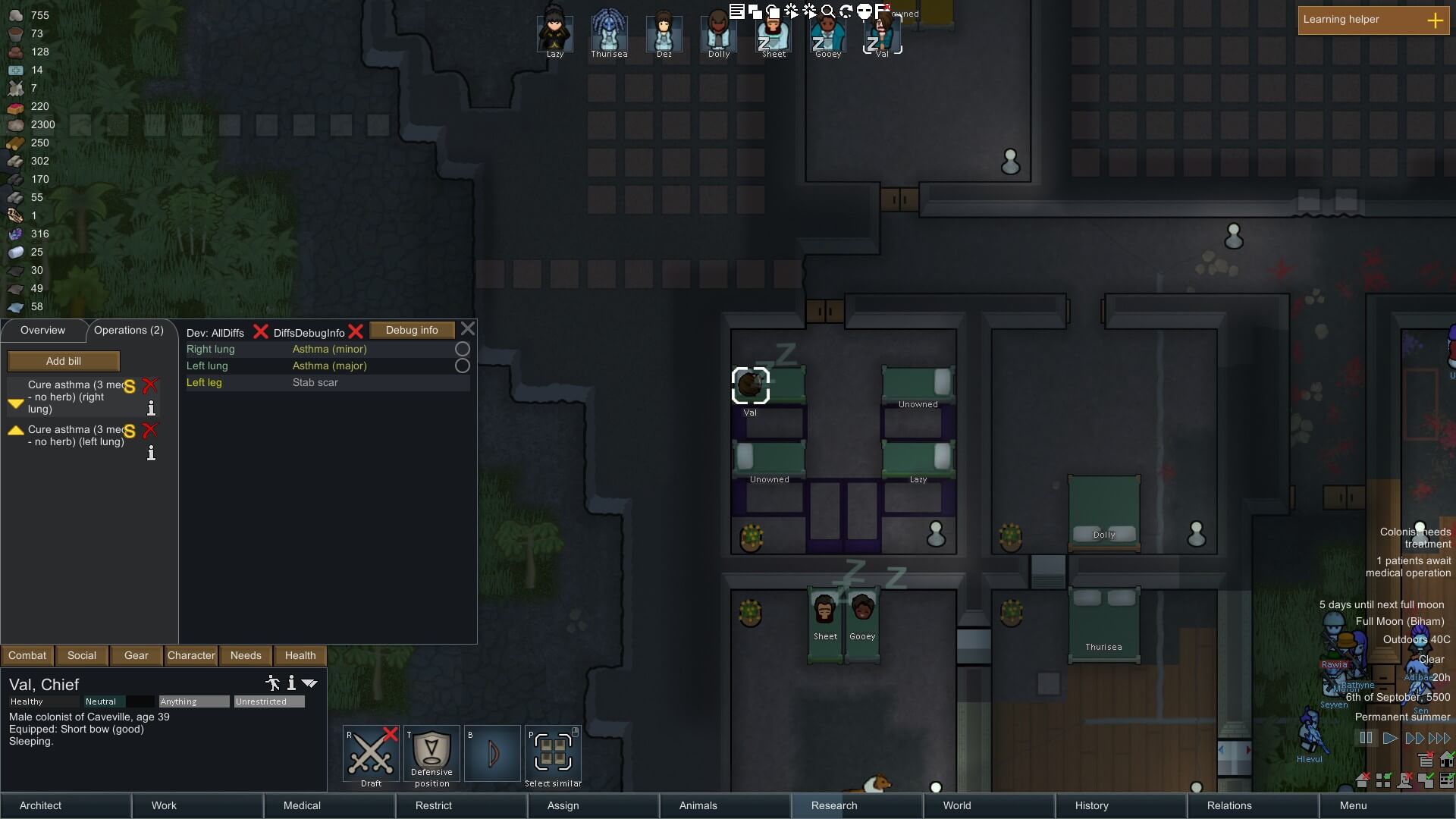Switch to the Overview health tab
1456x819 pixels.
(43, 331)
